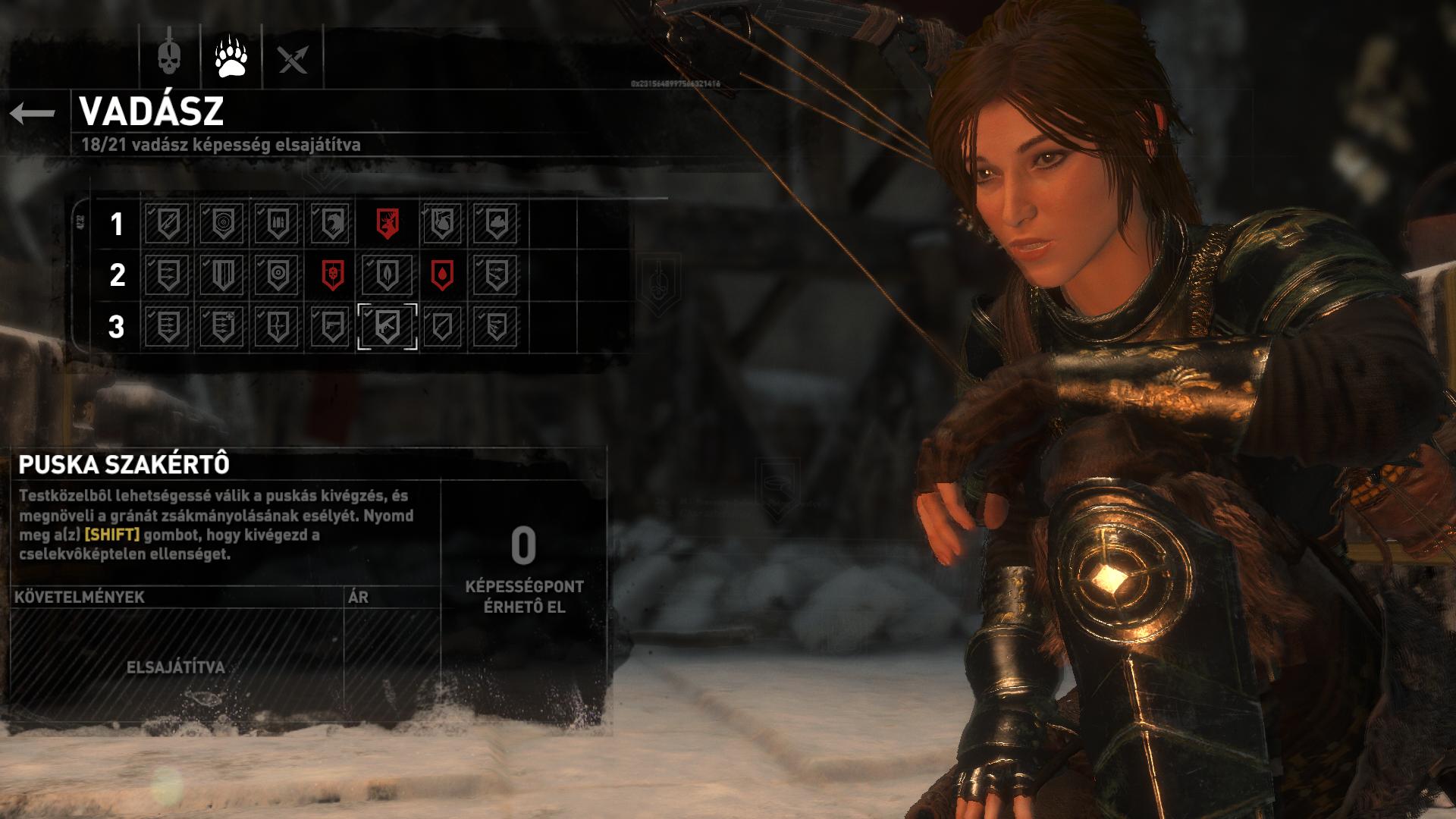This screenshot has height=819, width=1456.
Task: Choose the red skull crosshair skill
Action: (332, 275)
